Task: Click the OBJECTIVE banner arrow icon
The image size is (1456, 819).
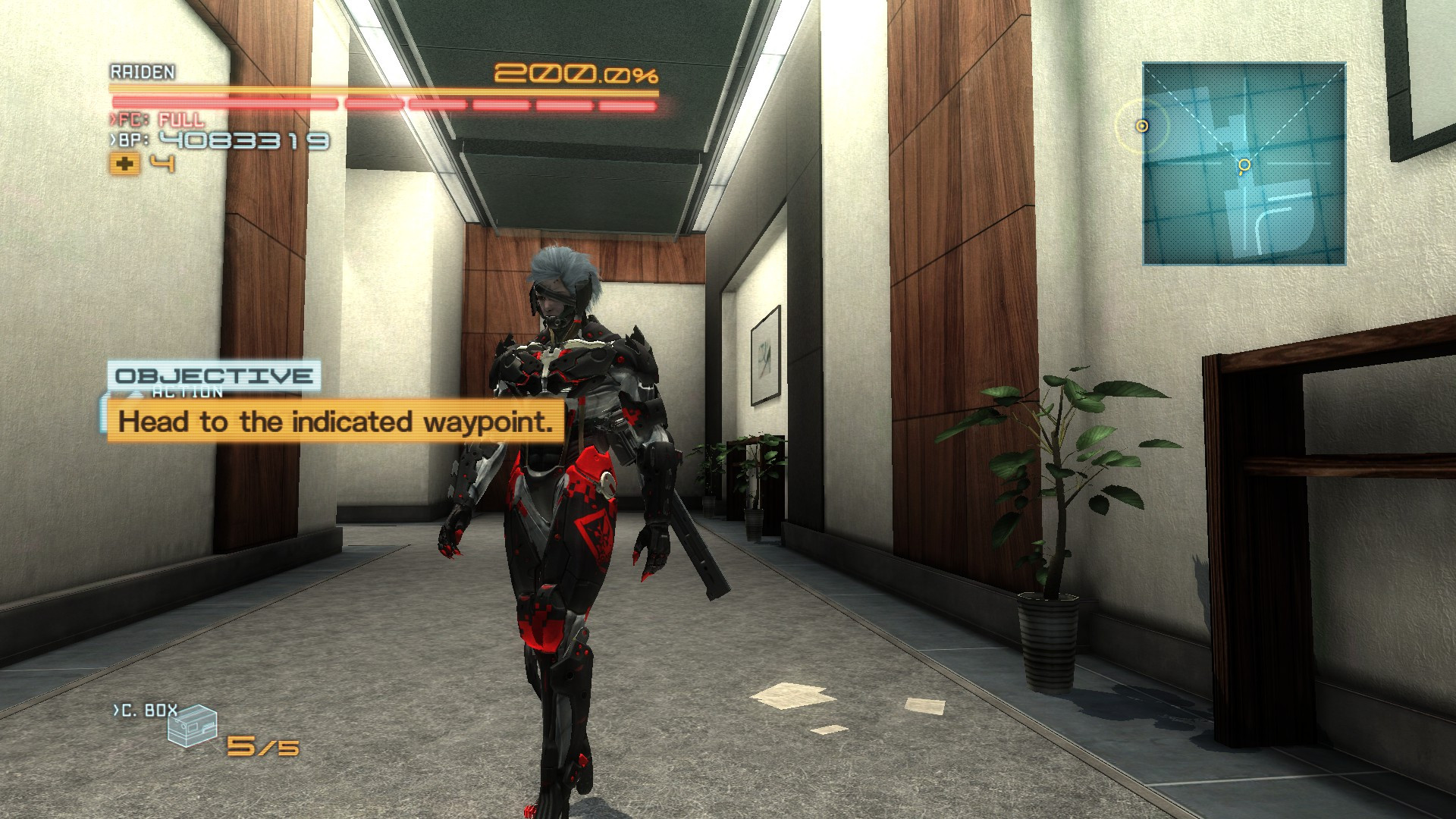Action: 135,394
